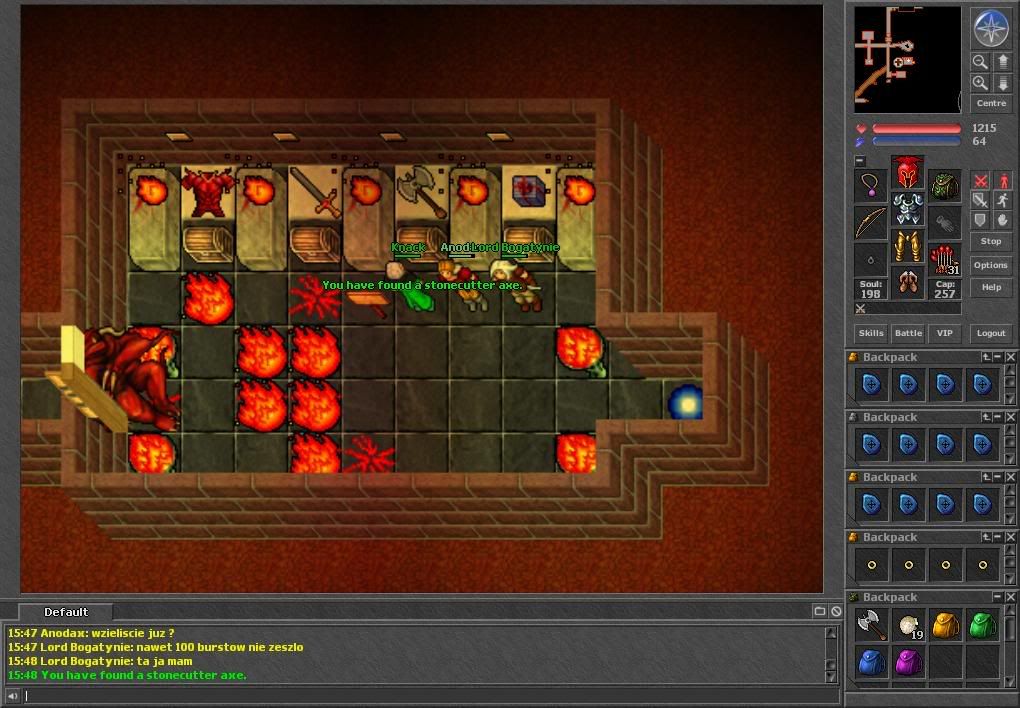Open the green backpack in inventory

(982, 626)
